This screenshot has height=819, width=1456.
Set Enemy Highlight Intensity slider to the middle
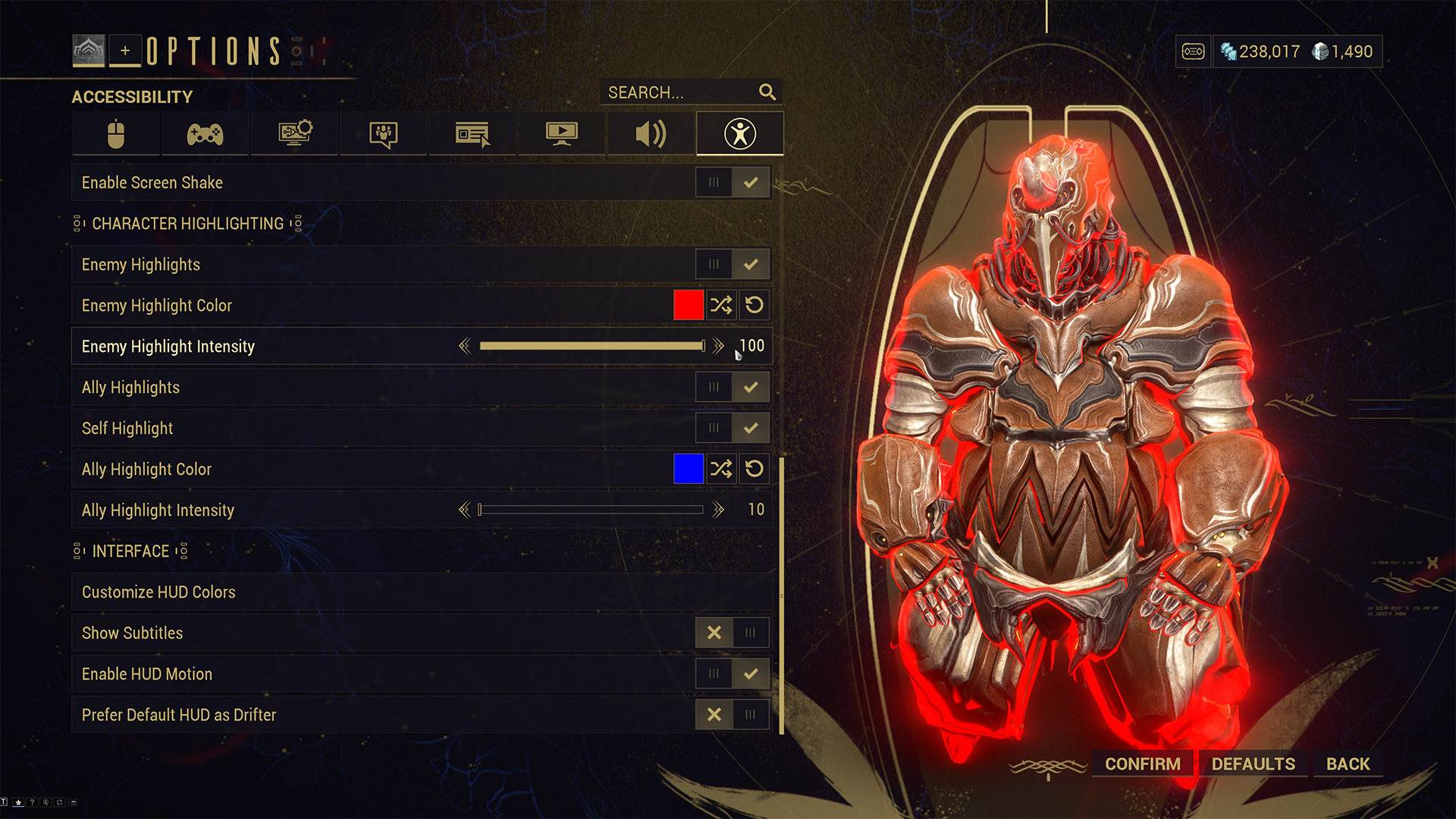pos(591,347)
